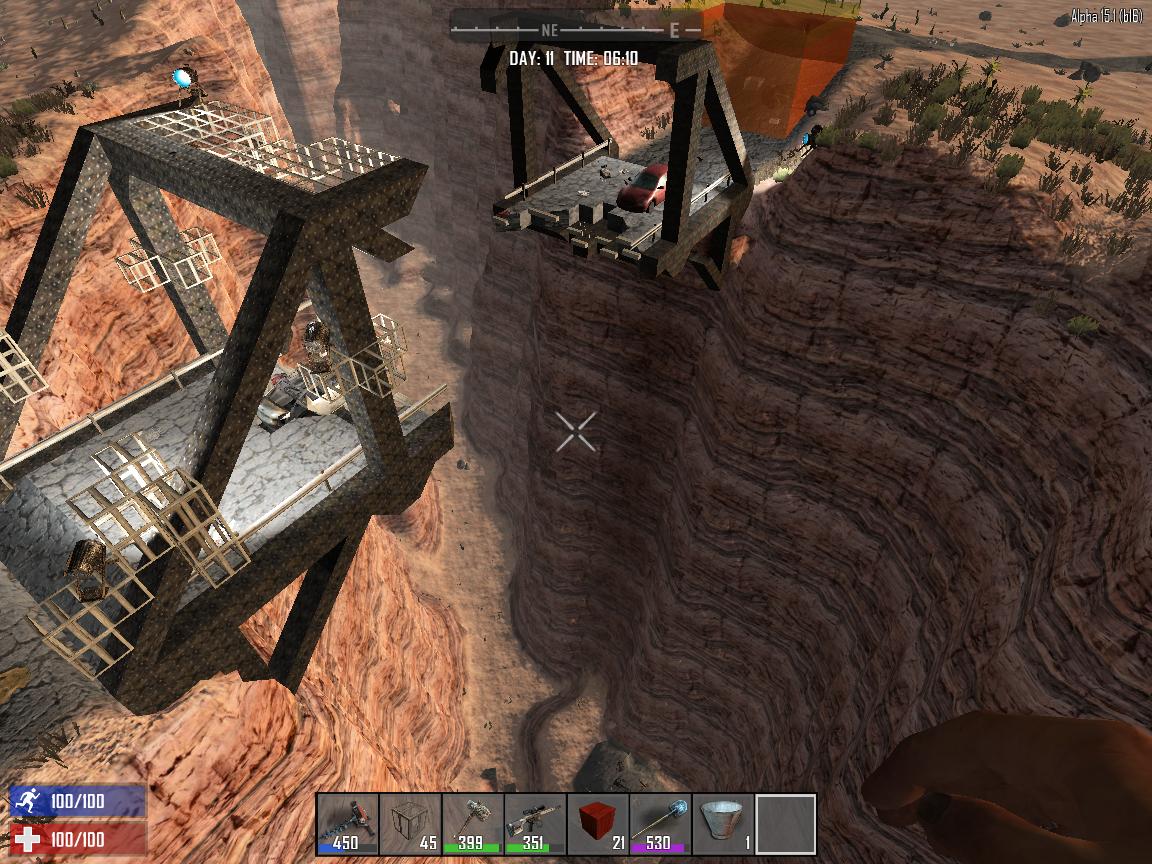Image resolution: width=1152 pixels, height=864 pixels.
Task: Equip the sledgehammer hotbar slot
Action: 472,825
